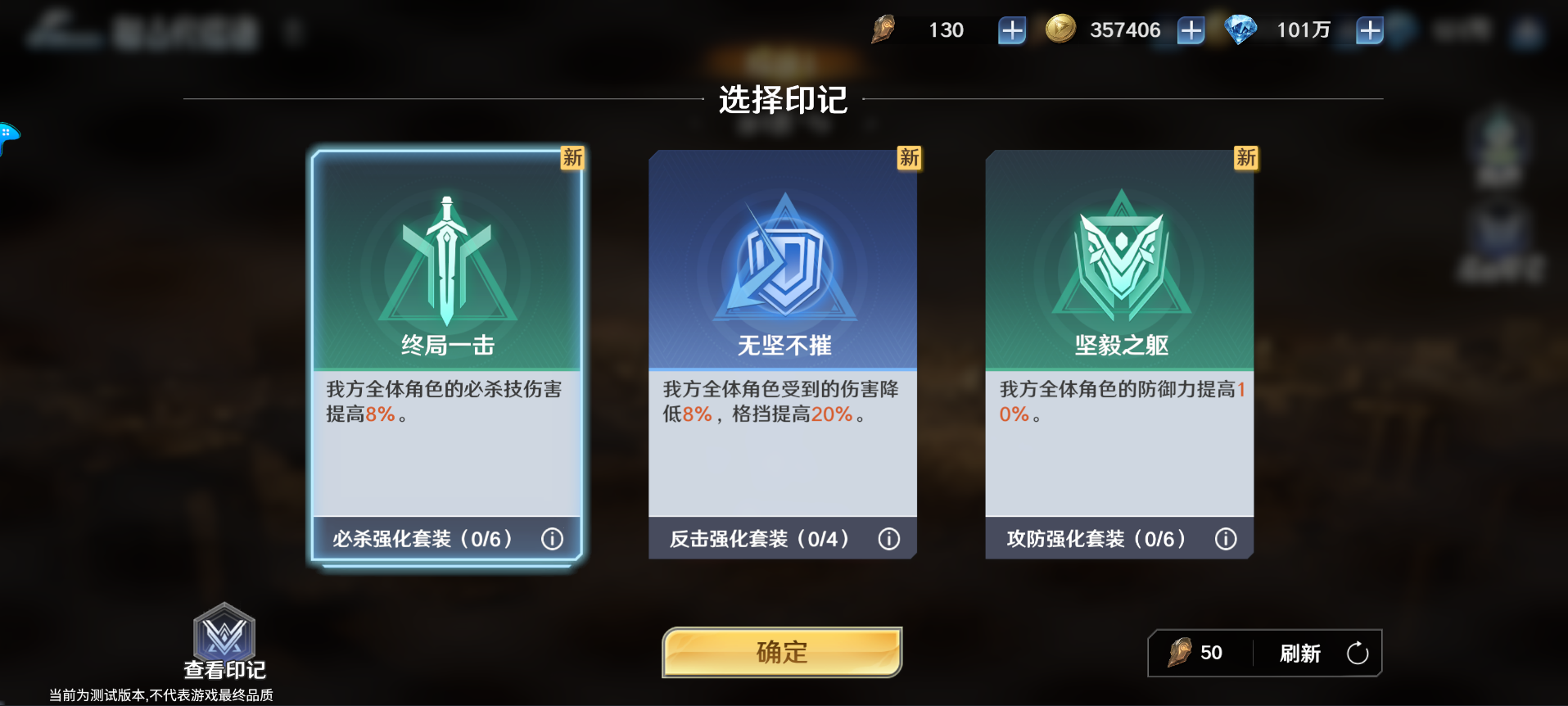Open info for 必杀强化套装 set details

[x=553, y=539]
